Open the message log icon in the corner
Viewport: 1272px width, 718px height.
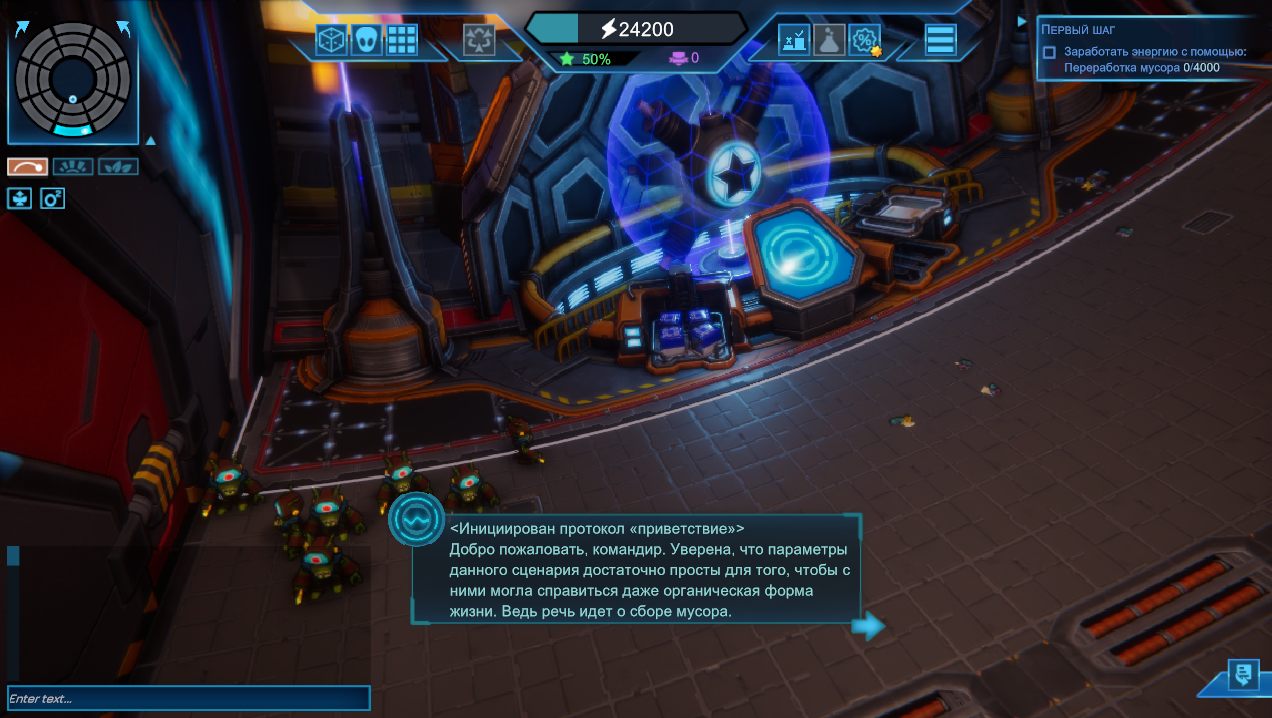point(1243,675)
